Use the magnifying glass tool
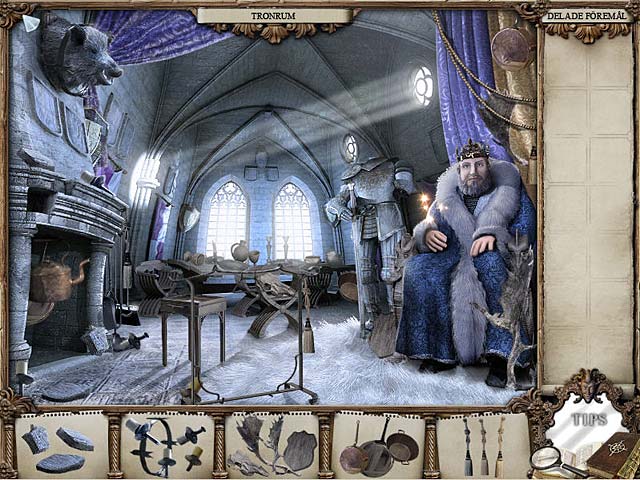This screenshot has width=640, height=480. (x=549, y=460)
